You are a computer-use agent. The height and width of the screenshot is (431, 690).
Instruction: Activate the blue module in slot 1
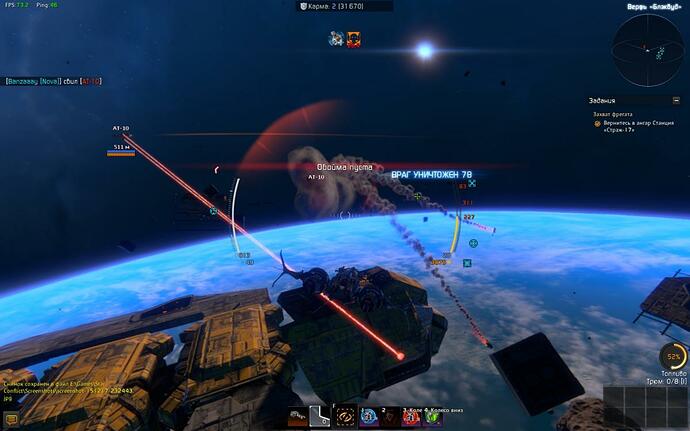tap(368, 416)
